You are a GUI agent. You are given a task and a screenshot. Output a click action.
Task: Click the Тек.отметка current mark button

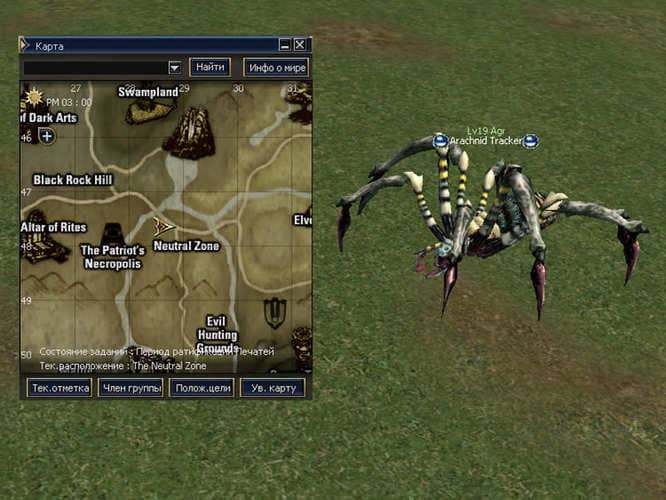[x=59, y=388]
